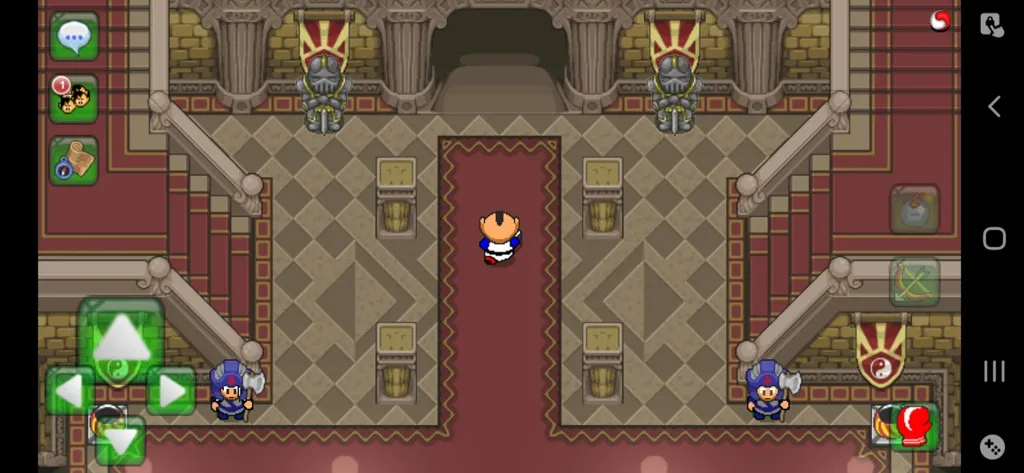Punch with the red boxing glove button
Screen dimensions: 1024x473
tap(914, 425)
